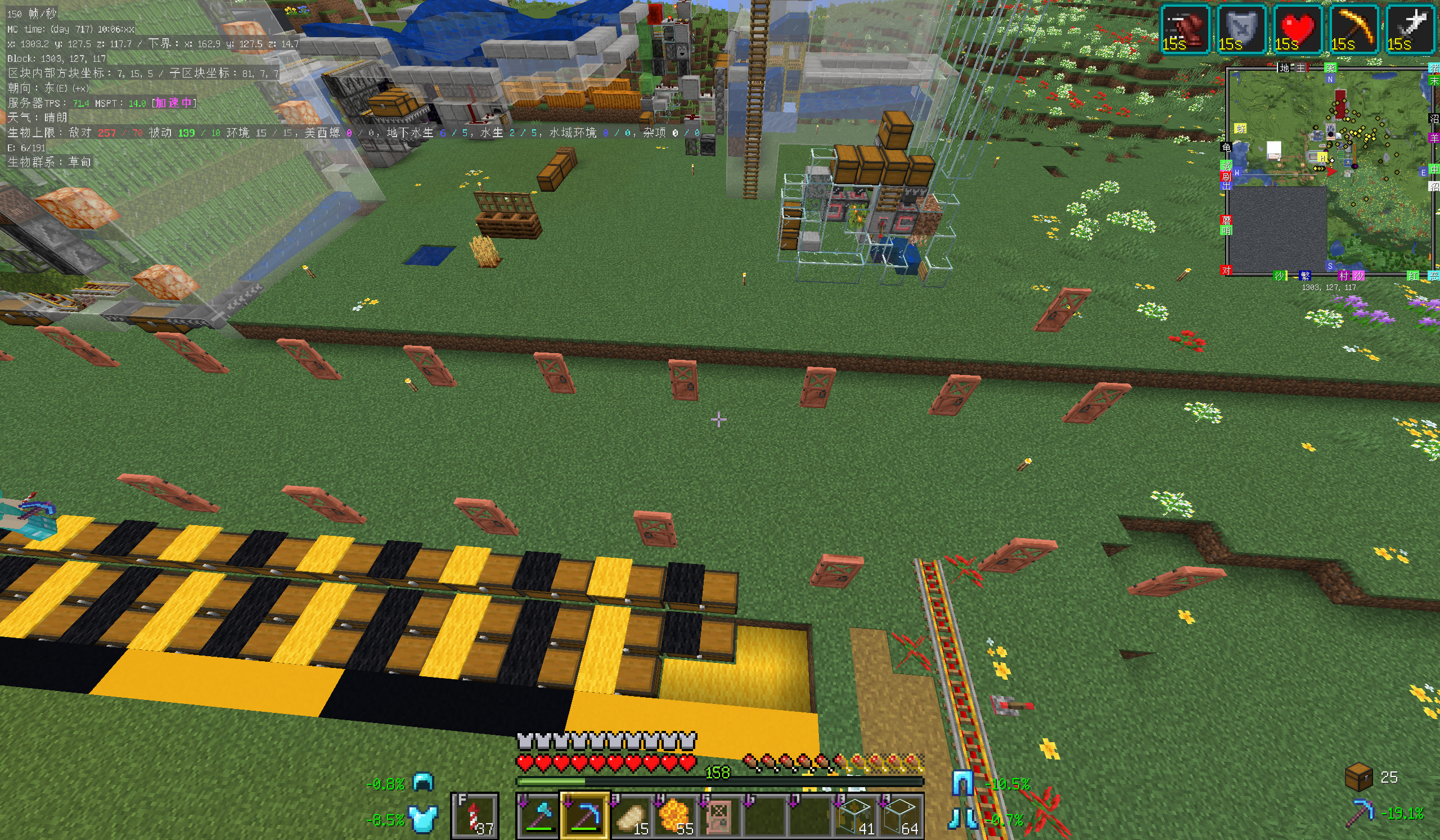Click the Haste pickaxe effect icon

pyautogui.click(x=1354, y=29)
